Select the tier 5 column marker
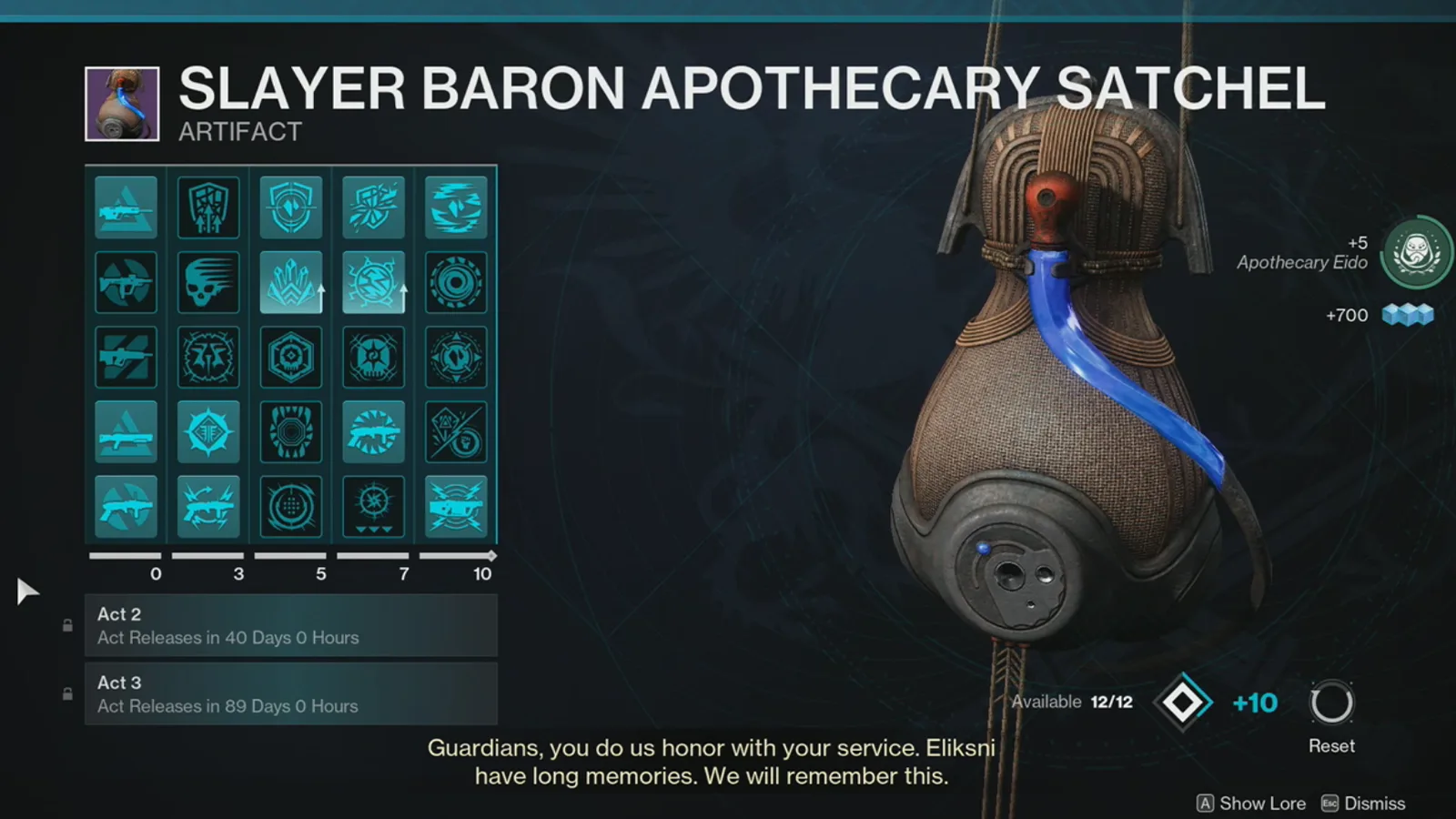The width and height of the screenshot is (1456, 819). tap(320, 574)
